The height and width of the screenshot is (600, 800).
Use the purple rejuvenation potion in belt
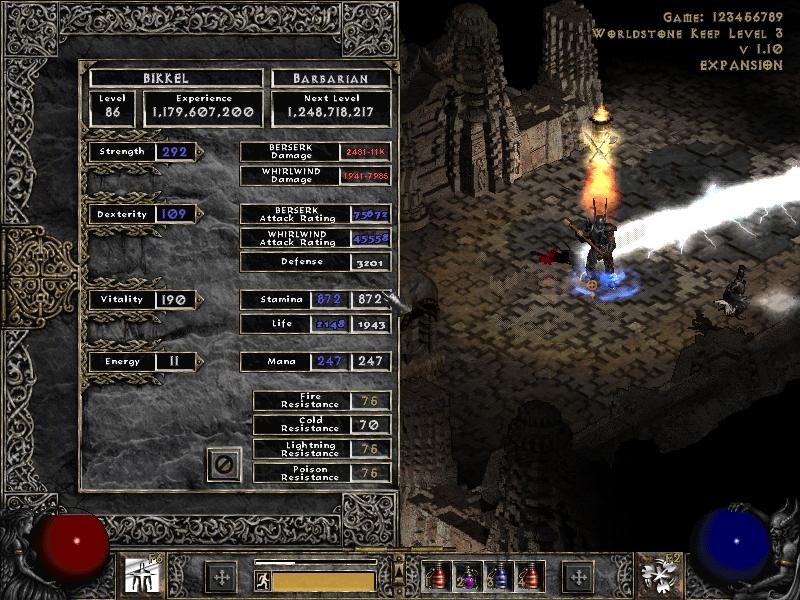pos(467,577)
